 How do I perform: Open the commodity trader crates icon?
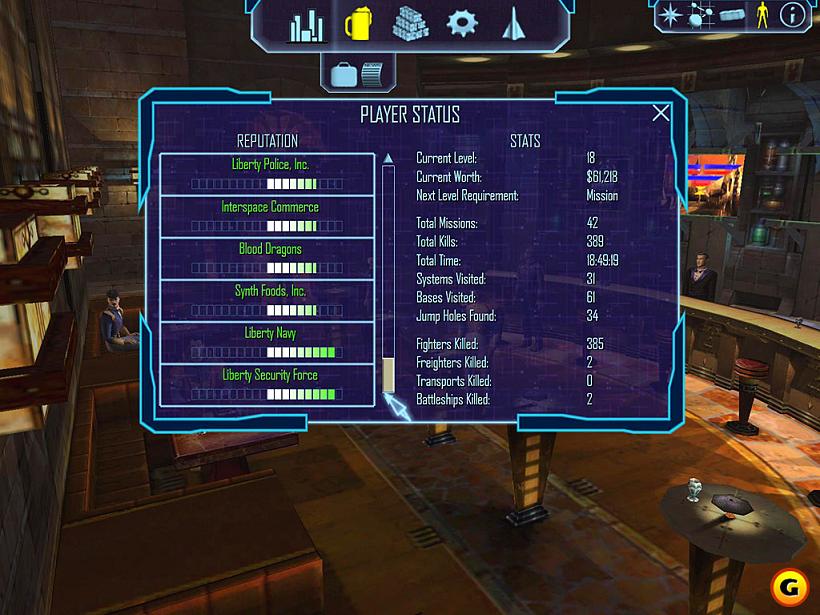(410, 24)
